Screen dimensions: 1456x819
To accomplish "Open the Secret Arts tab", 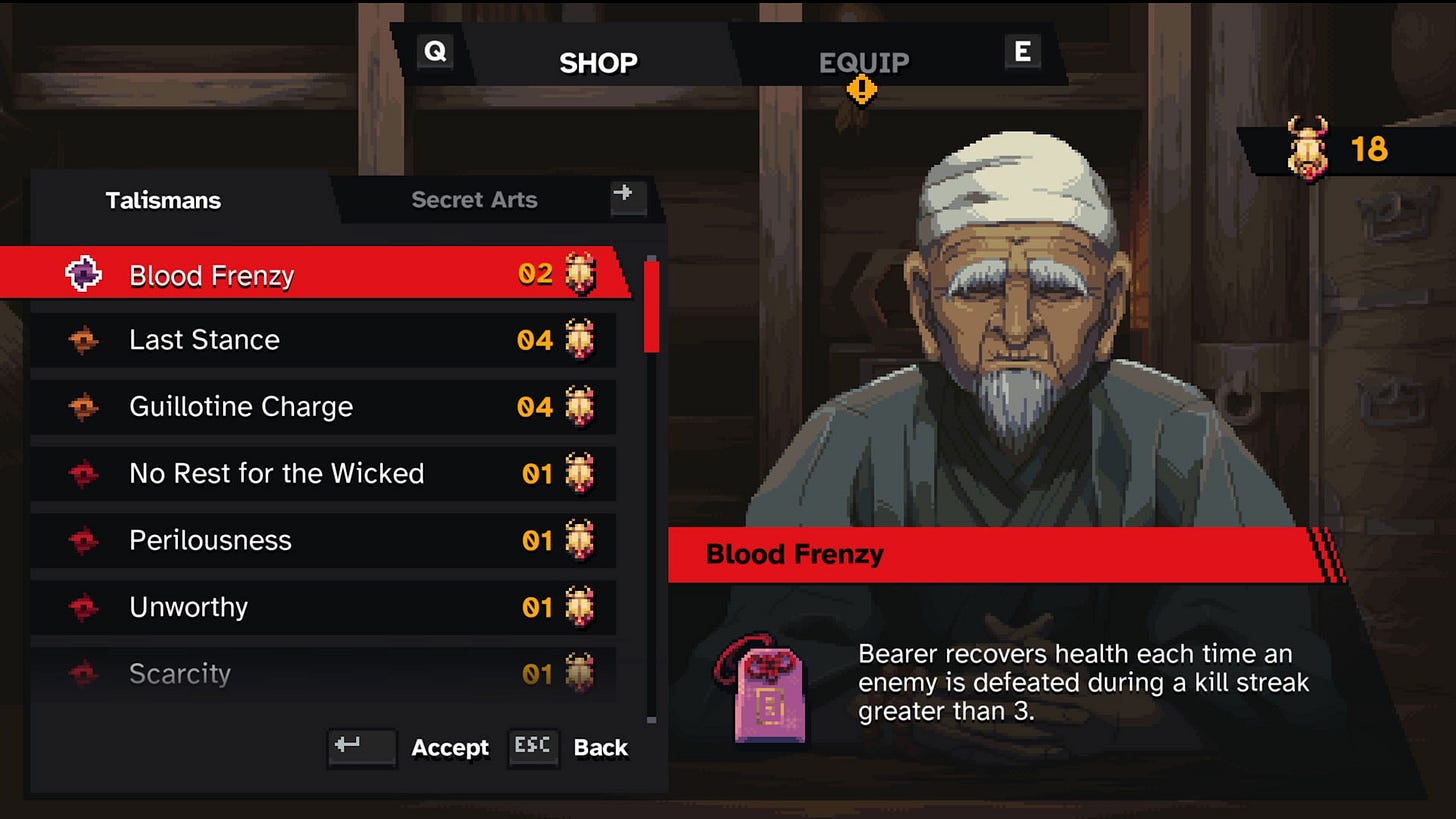I will [x=475, y=199].
